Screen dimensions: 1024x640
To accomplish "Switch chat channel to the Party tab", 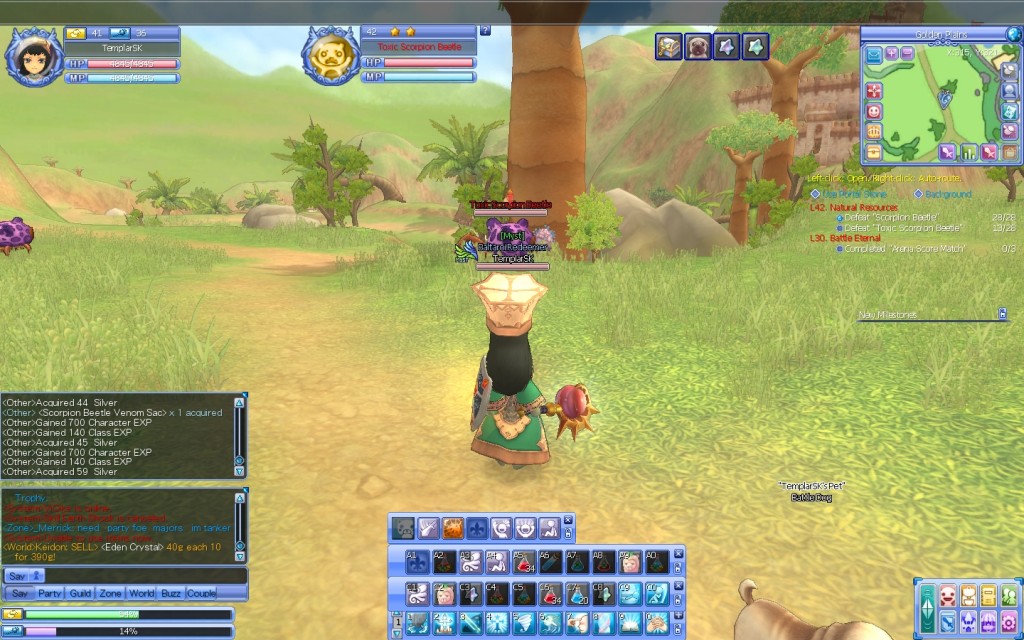I will 49,593.
